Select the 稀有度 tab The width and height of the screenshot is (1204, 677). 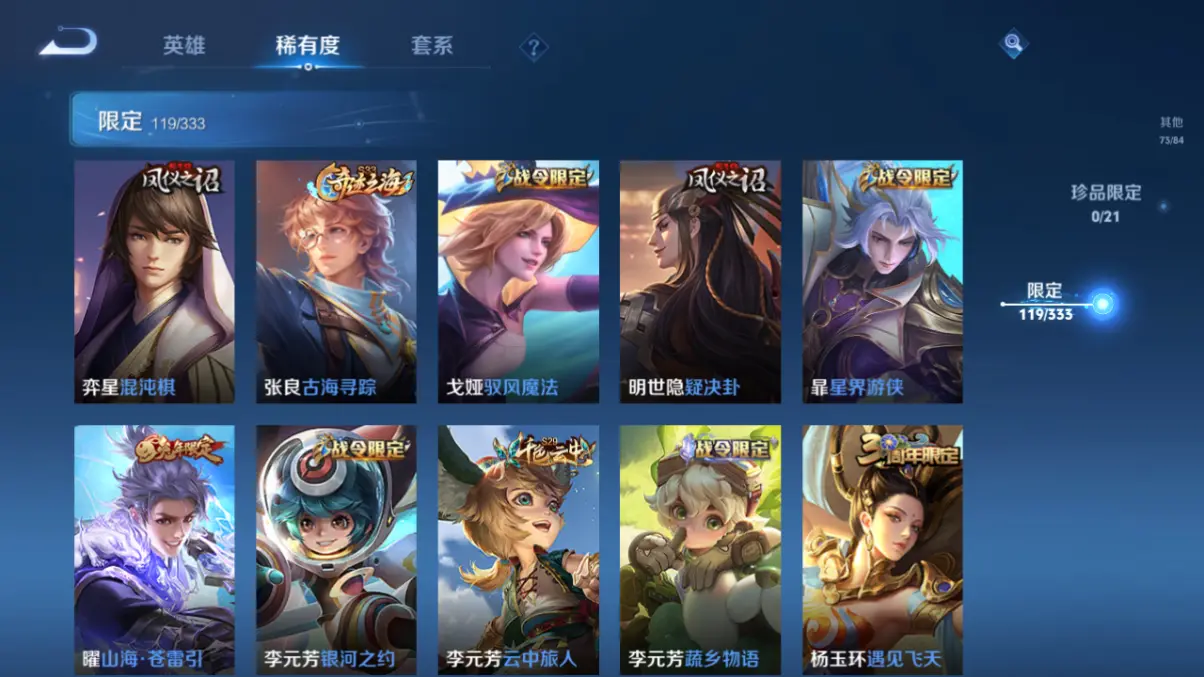tap(308, 46)
